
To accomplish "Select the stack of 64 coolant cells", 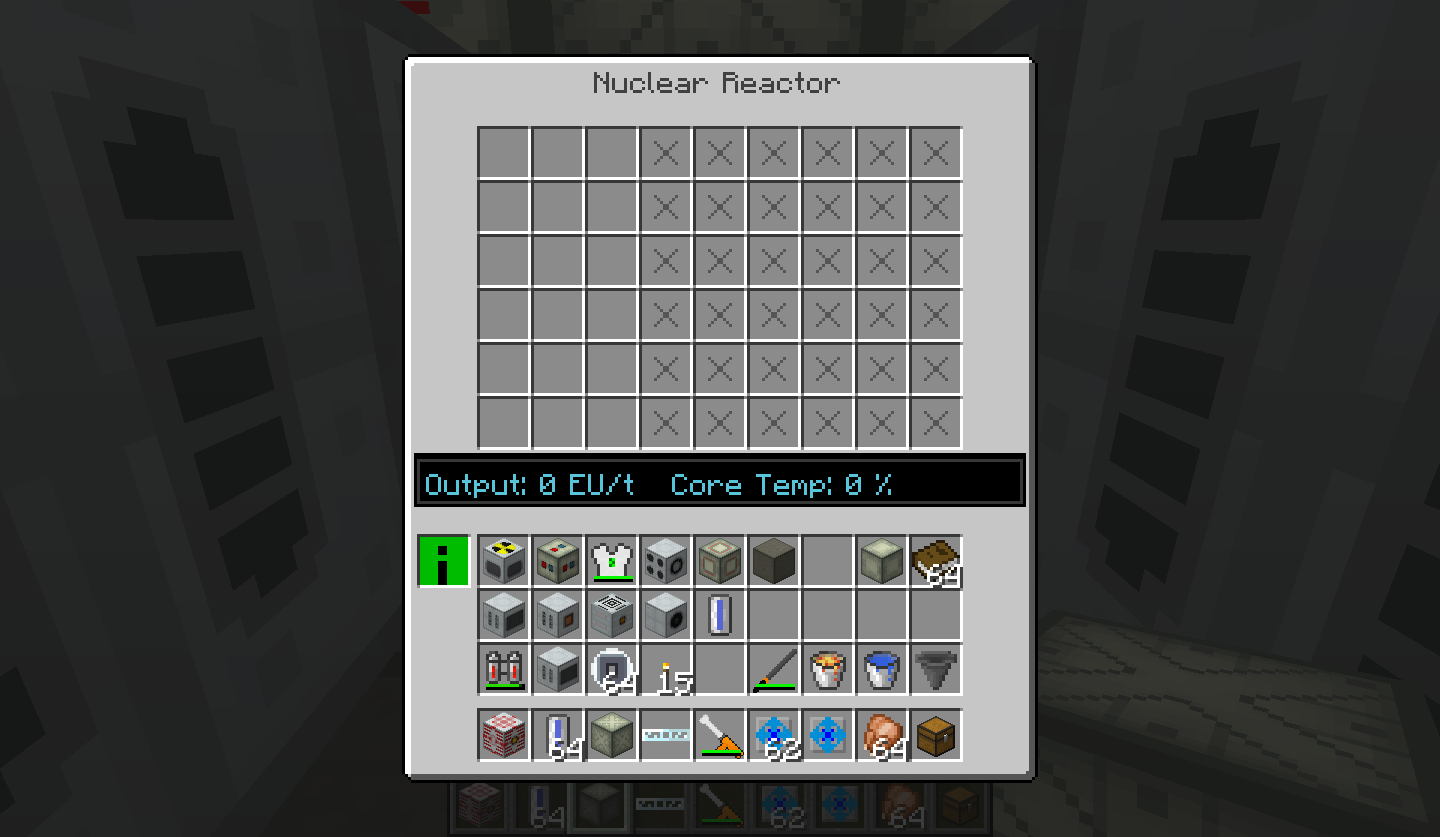I will point(558,735).
